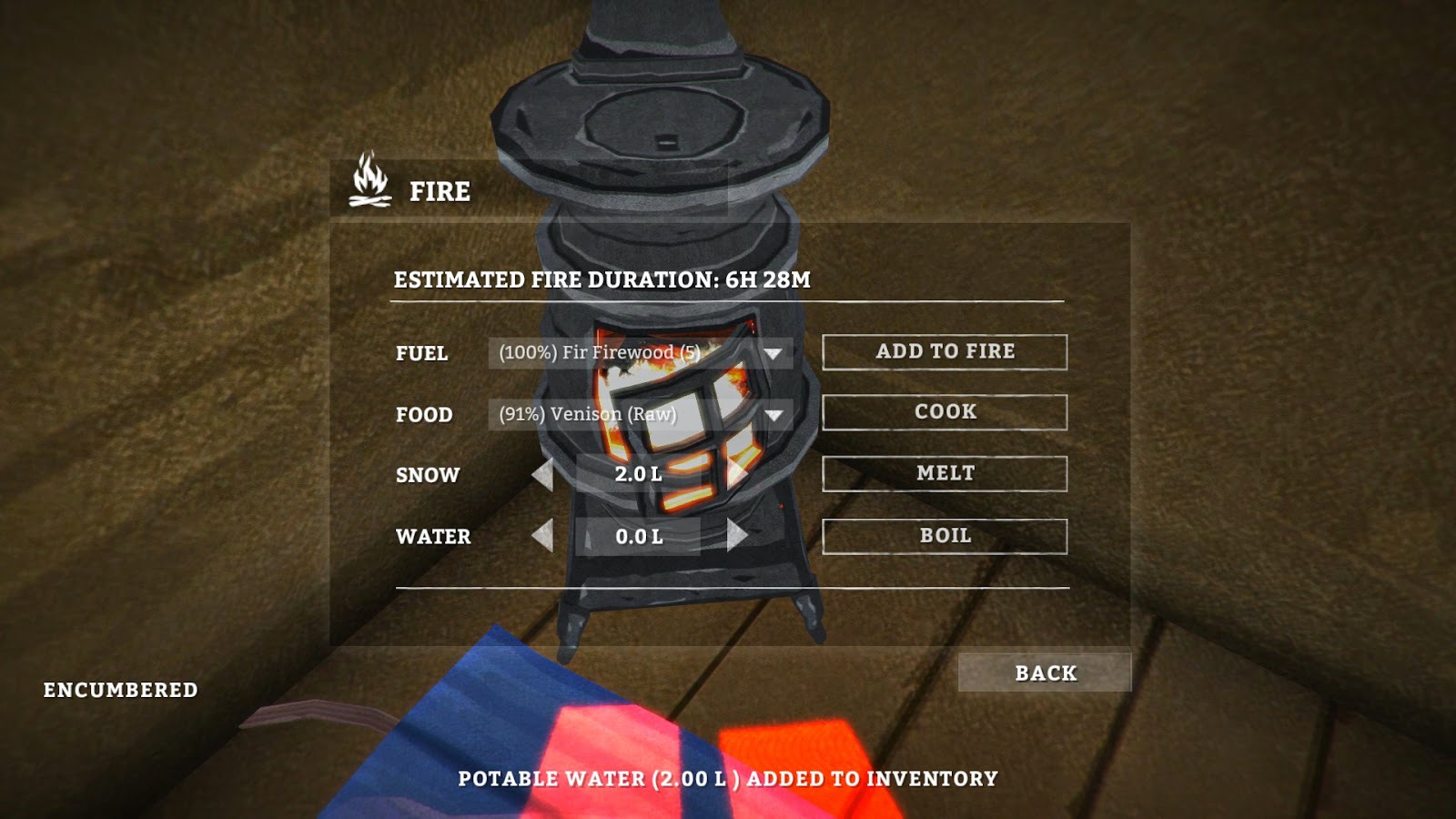Viewport: 1456px width, 819px height.
Task: Open the food dropdown showing Venison (Raw)
Action: click(637, 413)
